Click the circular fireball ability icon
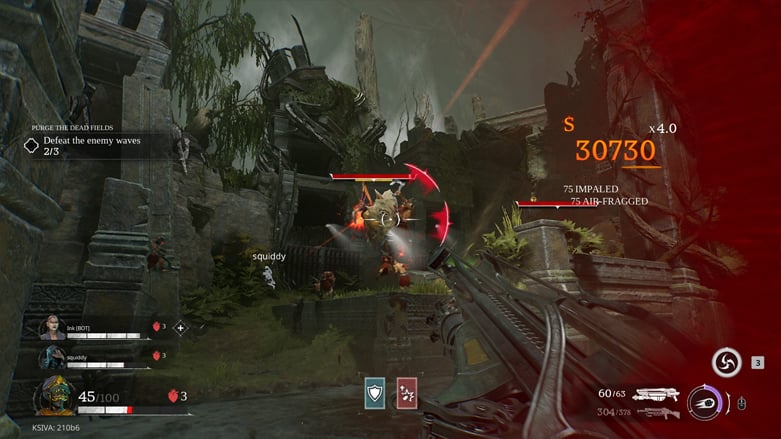The width and height of the screenshot is (781, 439). [704, 402]
